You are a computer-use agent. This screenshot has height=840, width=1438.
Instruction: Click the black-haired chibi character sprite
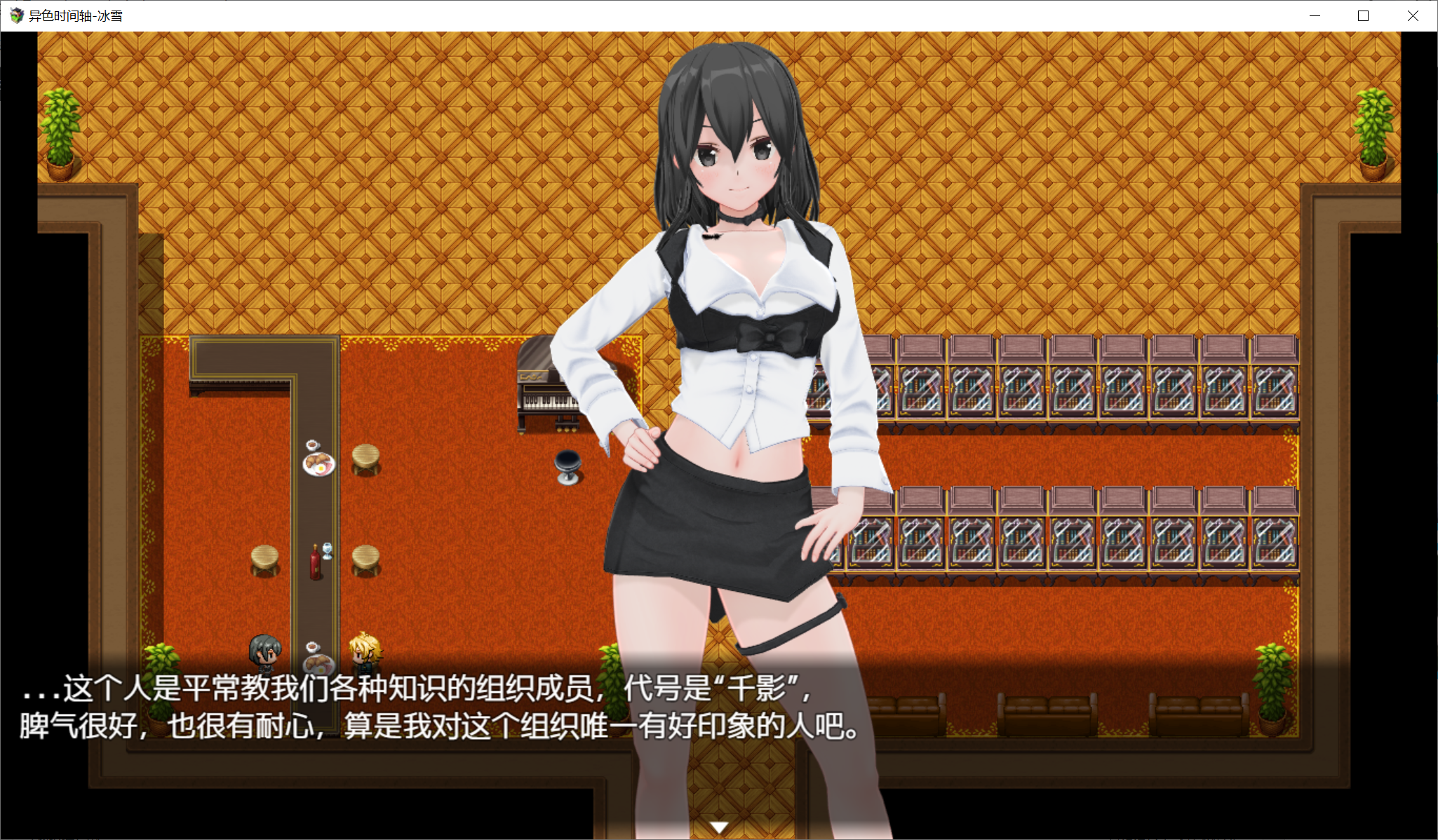(265, 652)
